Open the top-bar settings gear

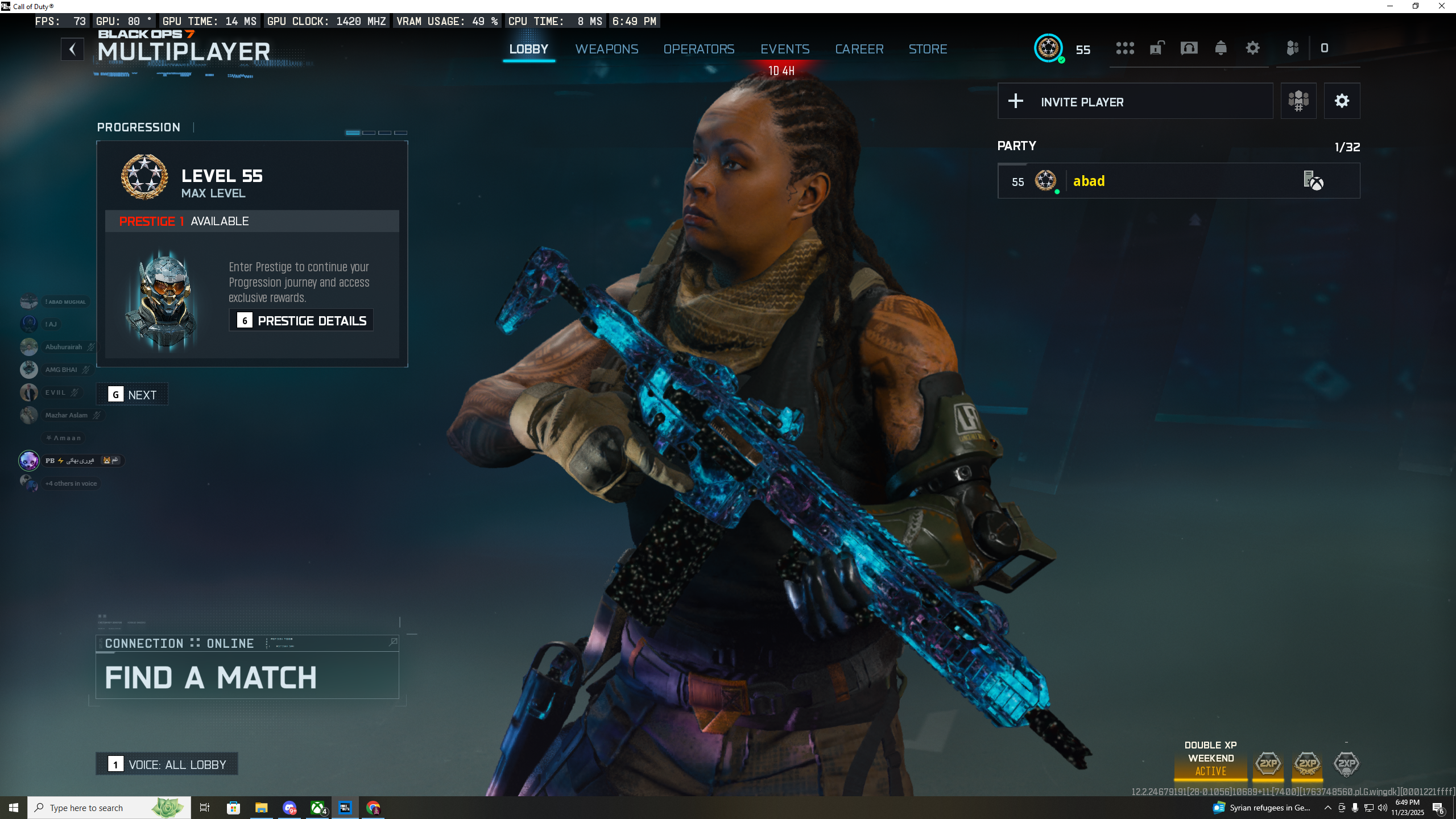point(1252,48)
